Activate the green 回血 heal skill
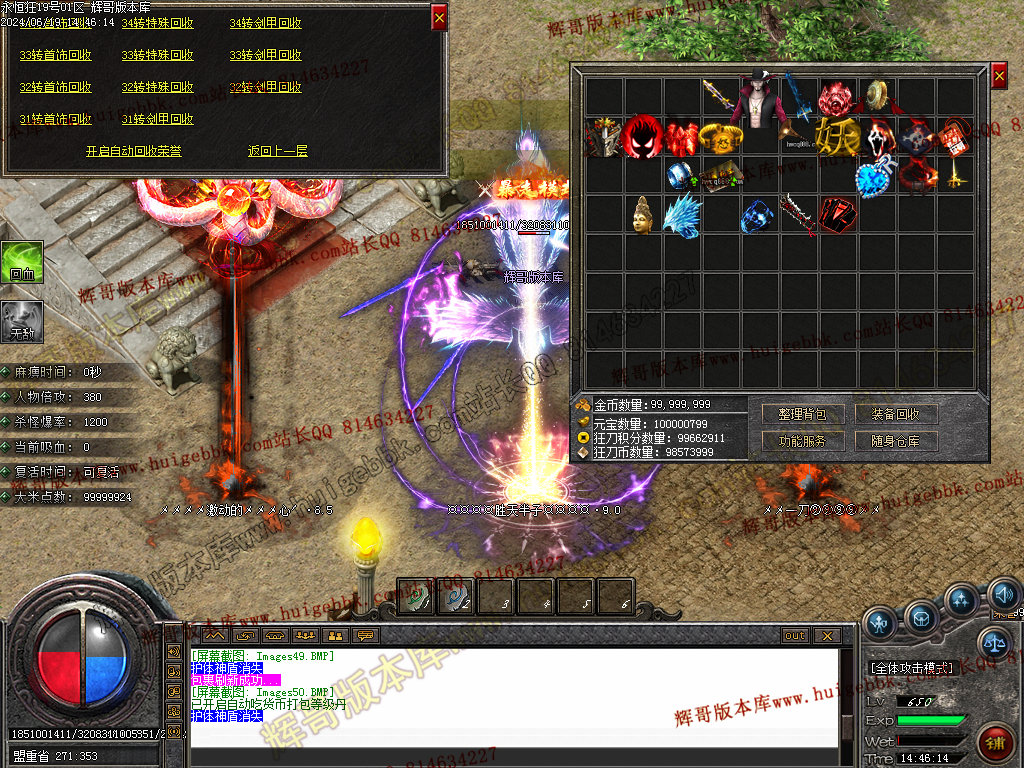Viewport: 1024px width, 768px height. click(x=21, y=263)
